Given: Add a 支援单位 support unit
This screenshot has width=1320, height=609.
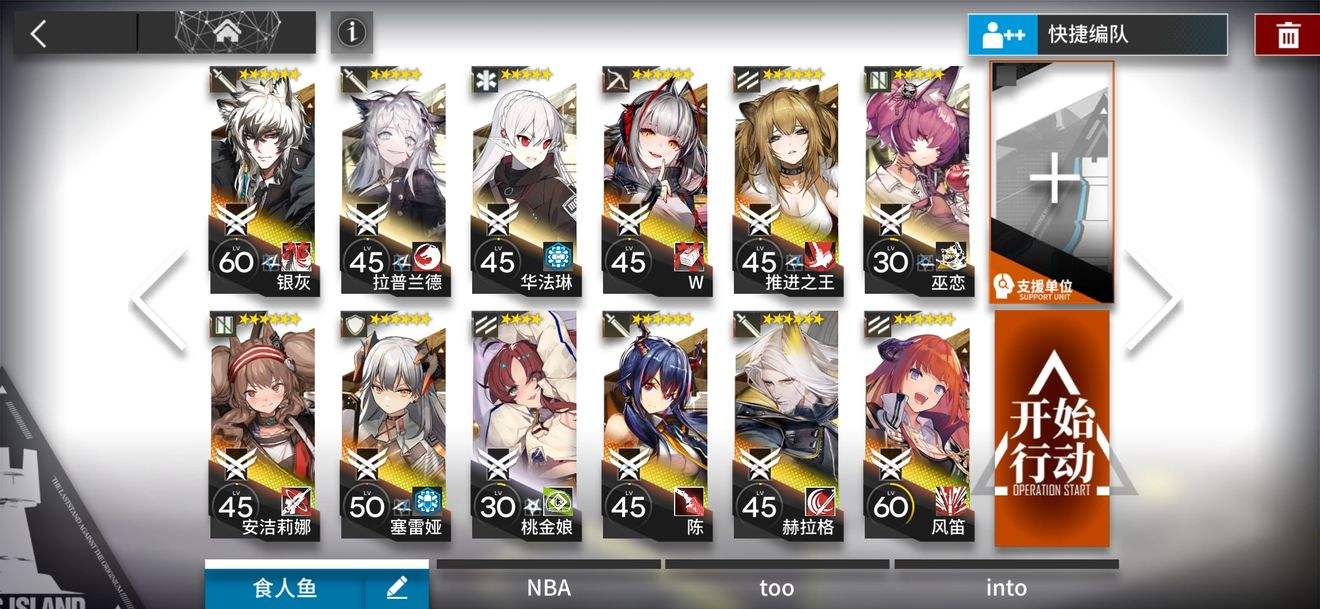Looking at the screenshot, I should (x=1052, y=182).
